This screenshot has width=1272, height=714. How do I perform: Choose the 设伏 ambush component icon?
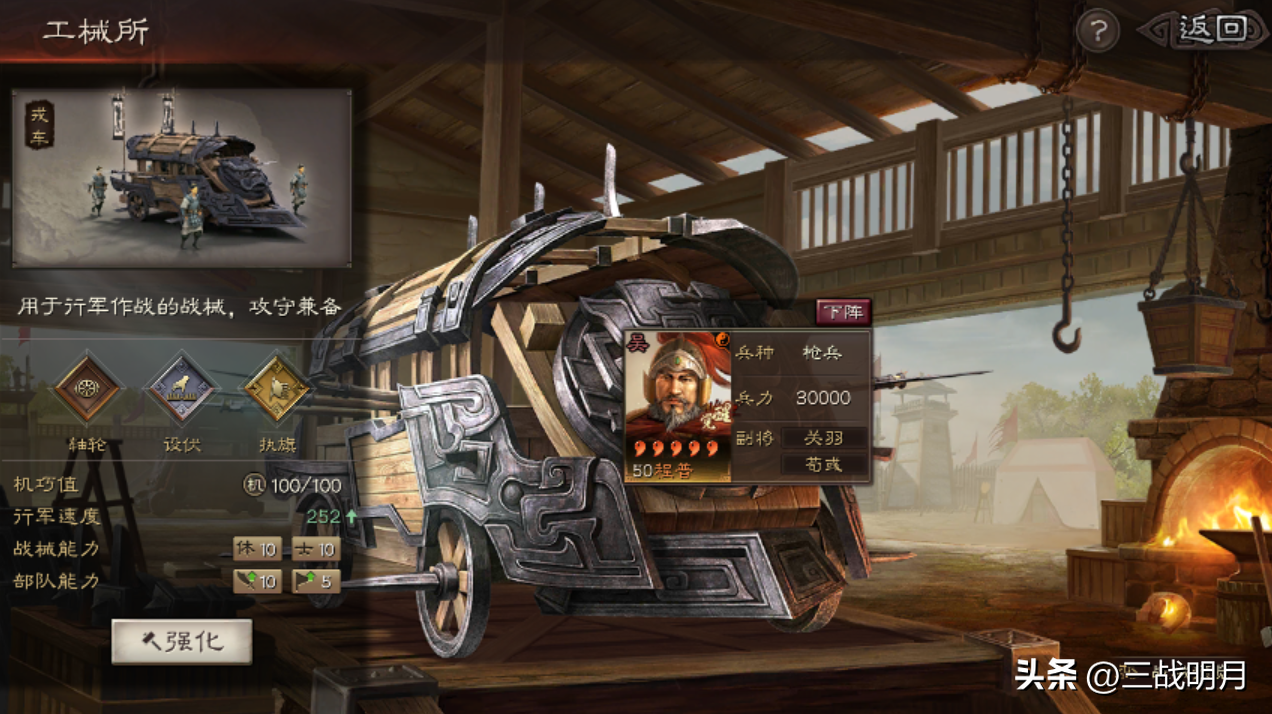click(182, 388)
